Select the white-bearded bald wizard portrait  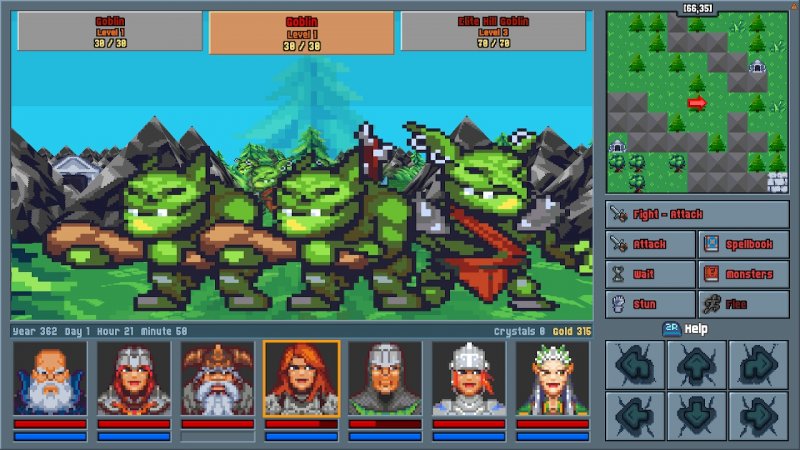point(50,378)
